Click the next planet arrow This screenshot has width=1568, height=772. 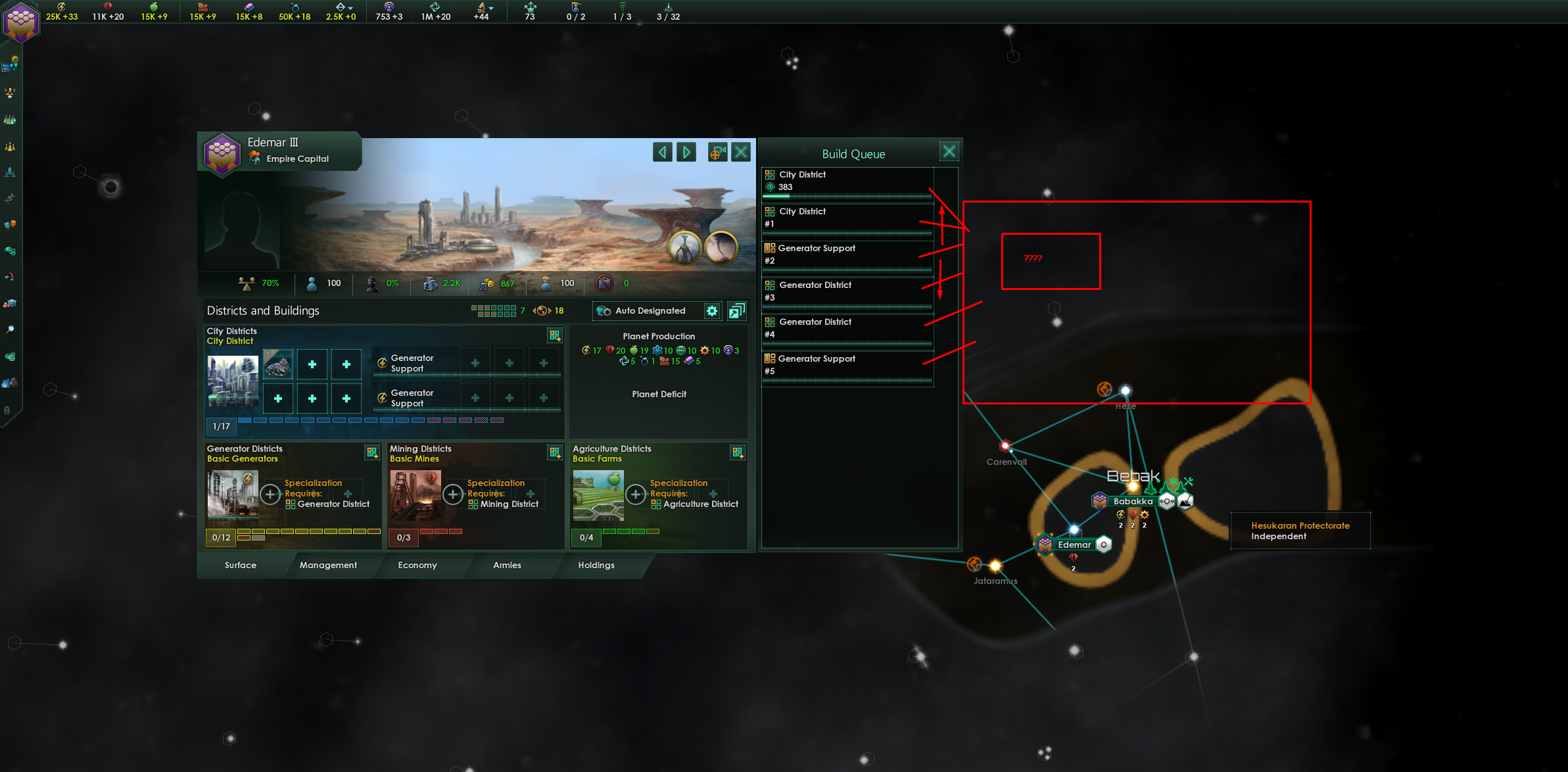[686, 152]
